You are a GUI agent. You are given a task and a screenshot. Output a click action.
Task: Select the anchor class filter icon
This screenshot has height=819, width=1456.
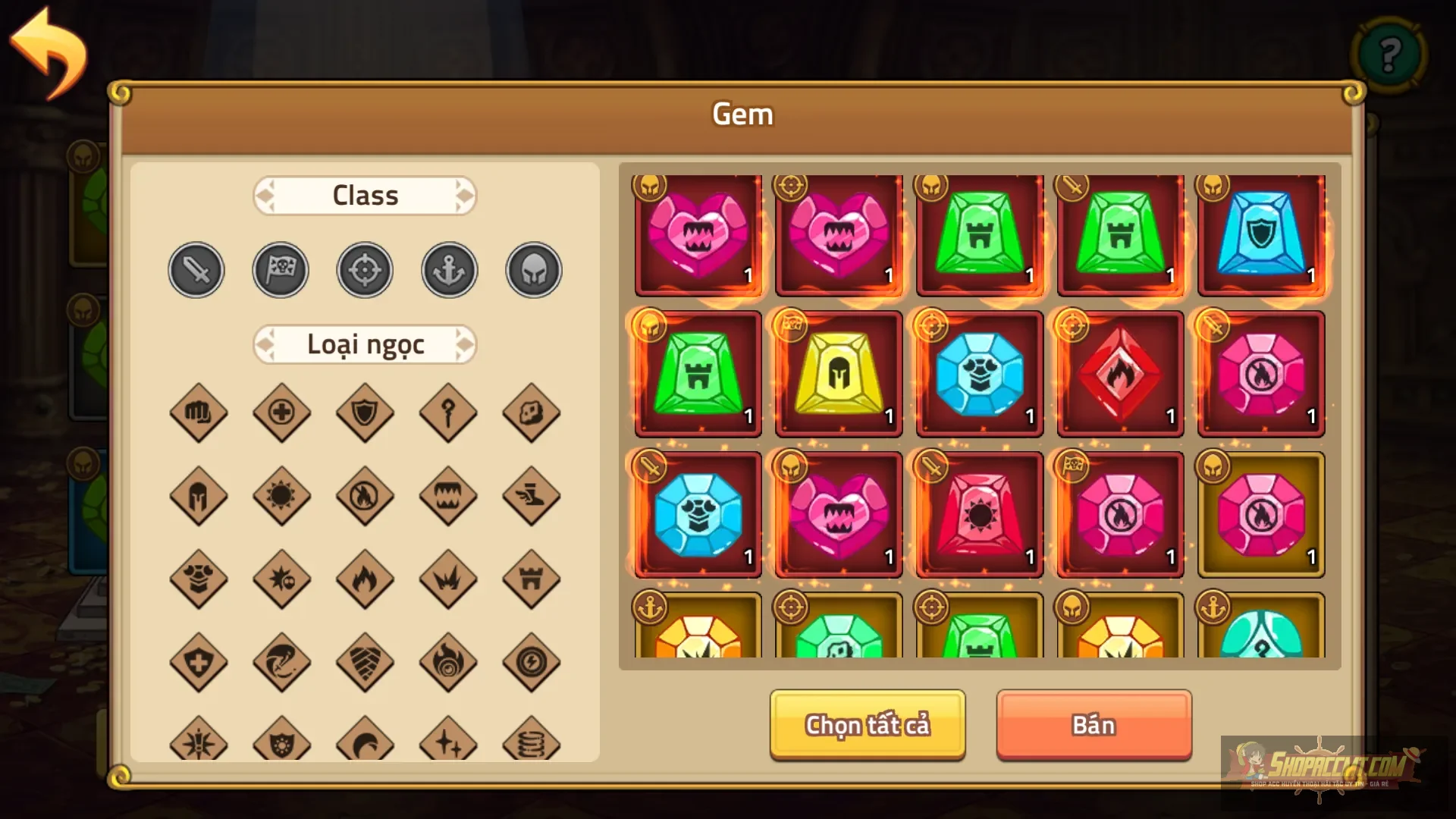pos(449,270)
